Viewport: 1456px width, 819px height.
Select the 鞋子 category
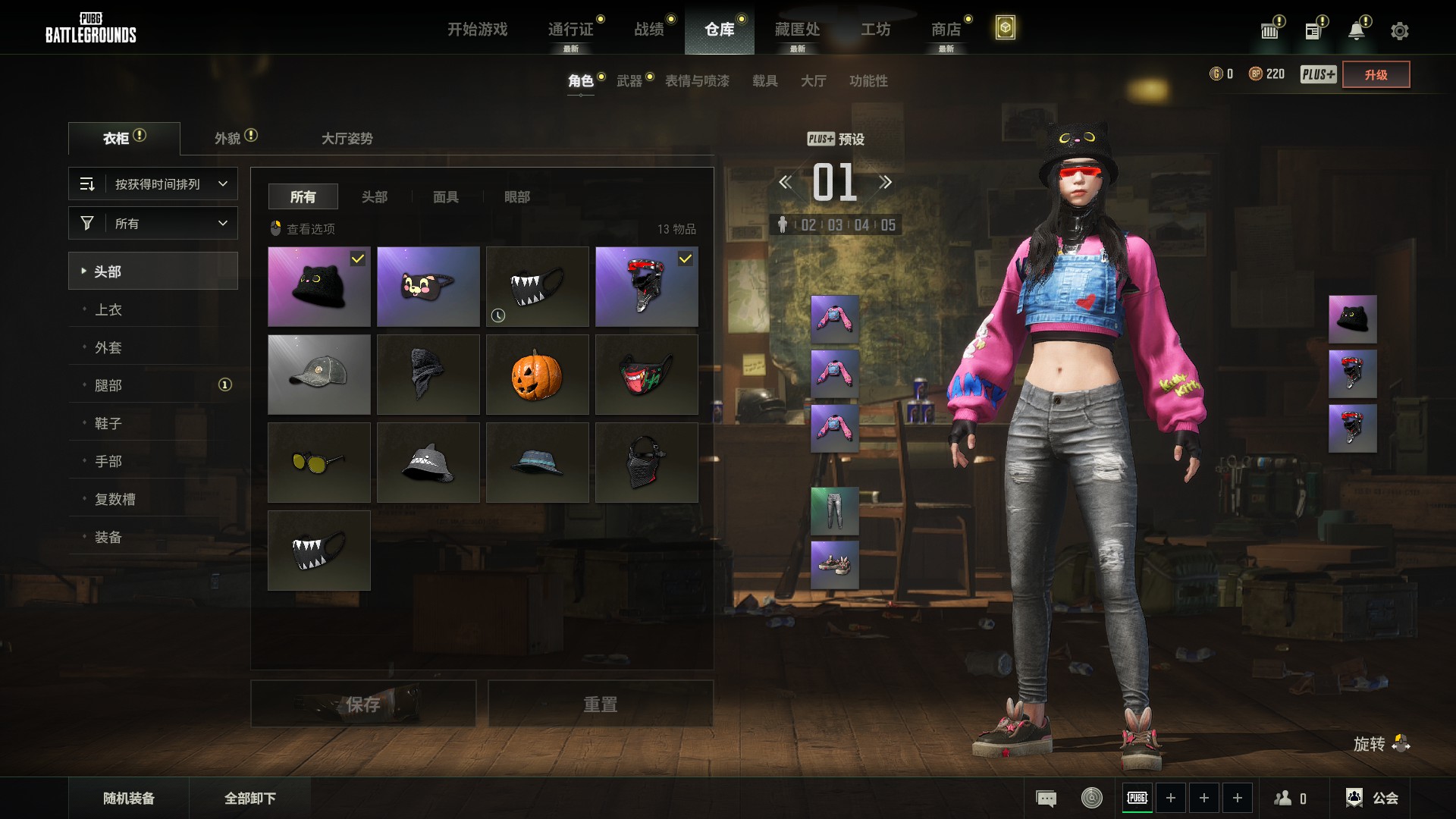tap(108, 423)
